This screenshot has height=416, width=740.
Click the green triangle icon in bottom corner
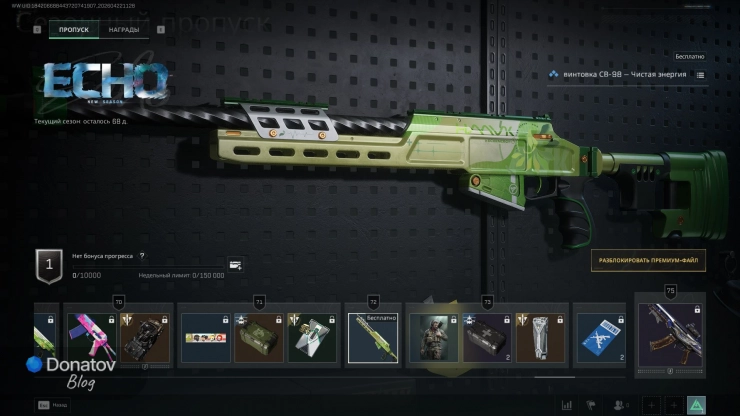tap(696, 404)
